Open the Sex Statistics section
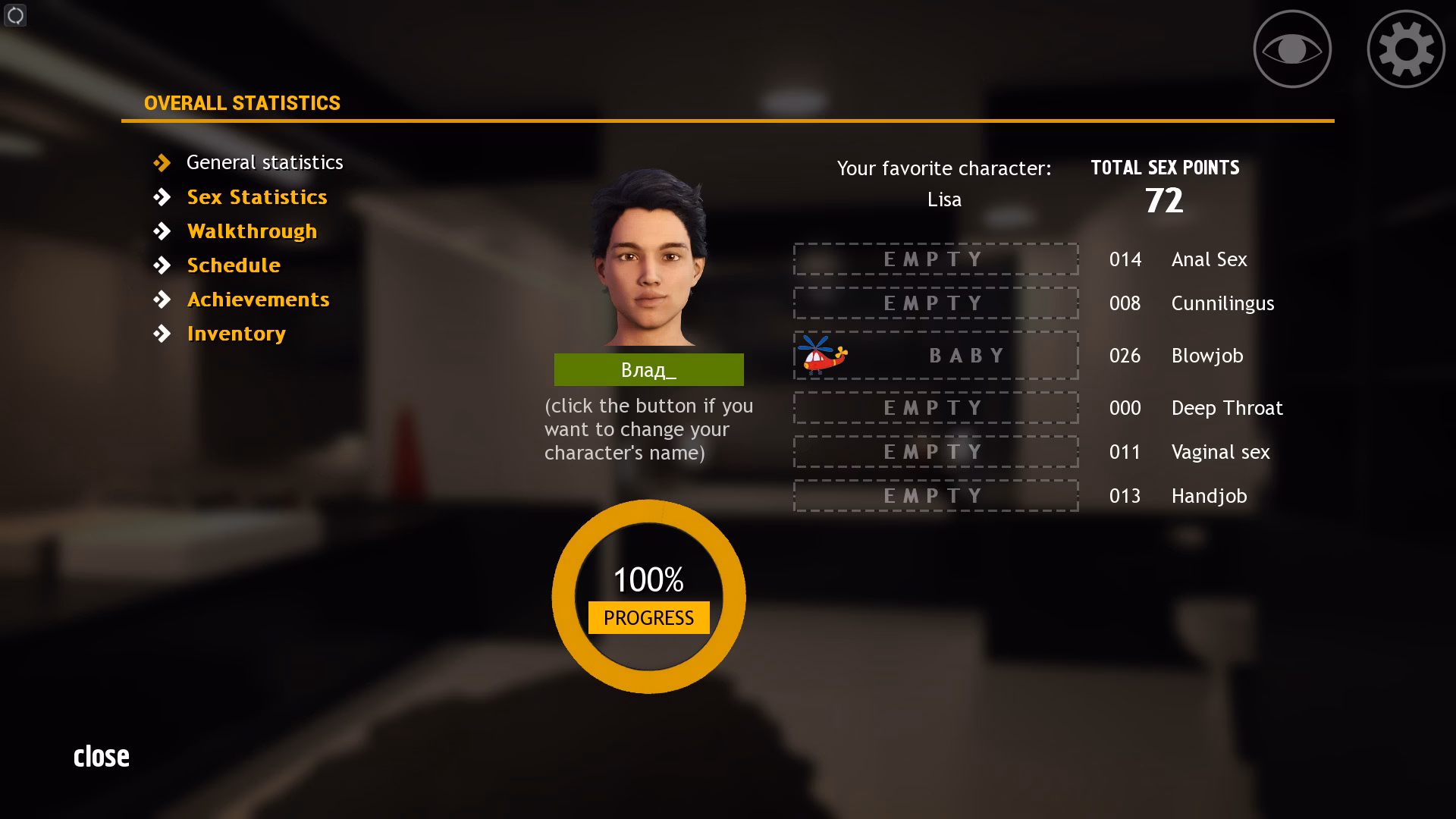This screenshot has width=1456, height=819. 257,196
